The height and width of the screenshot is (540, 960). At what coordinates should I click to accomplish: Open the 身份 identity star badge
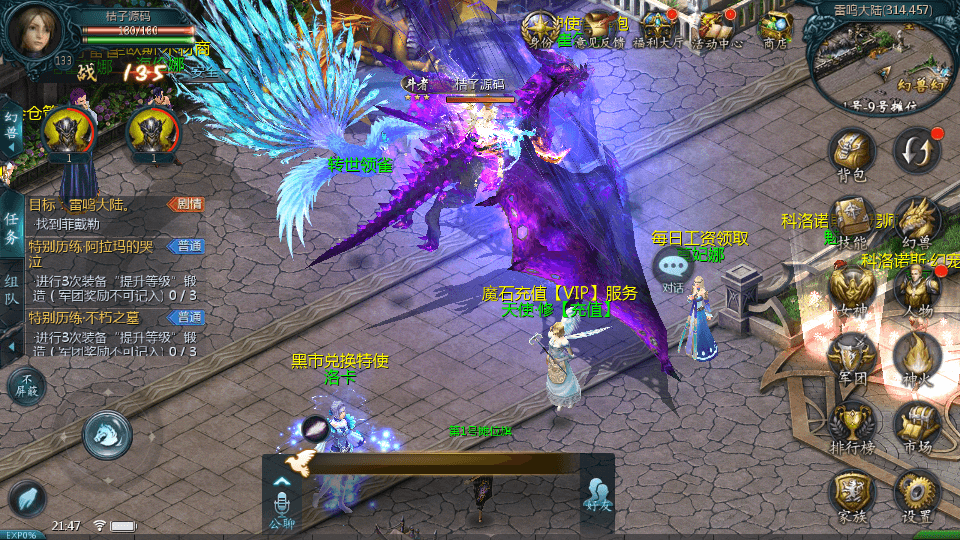[x=540, y=28]
